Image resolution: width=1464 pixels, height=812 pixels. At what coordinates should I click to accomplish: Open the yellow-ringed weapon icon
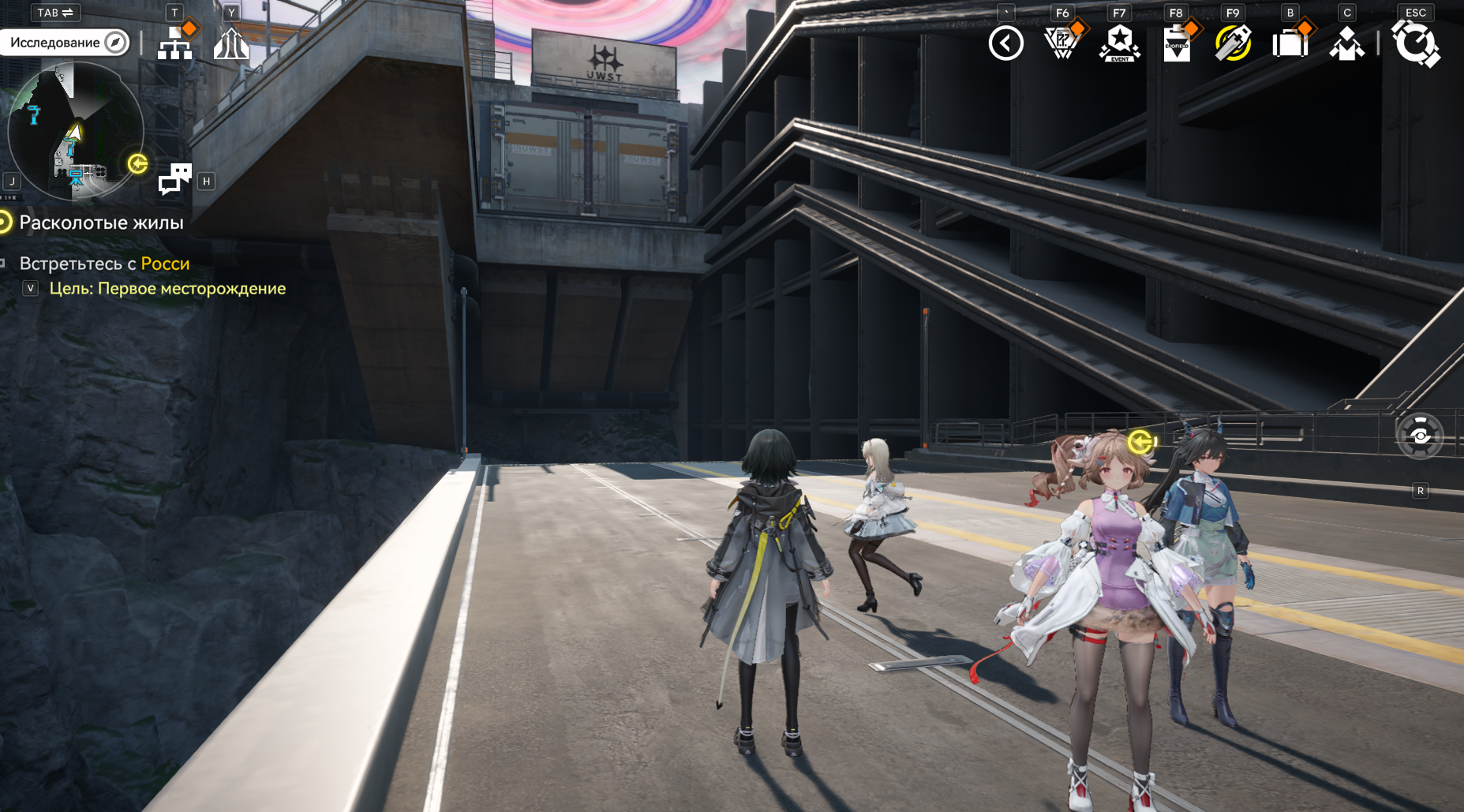coord(1233,43)
